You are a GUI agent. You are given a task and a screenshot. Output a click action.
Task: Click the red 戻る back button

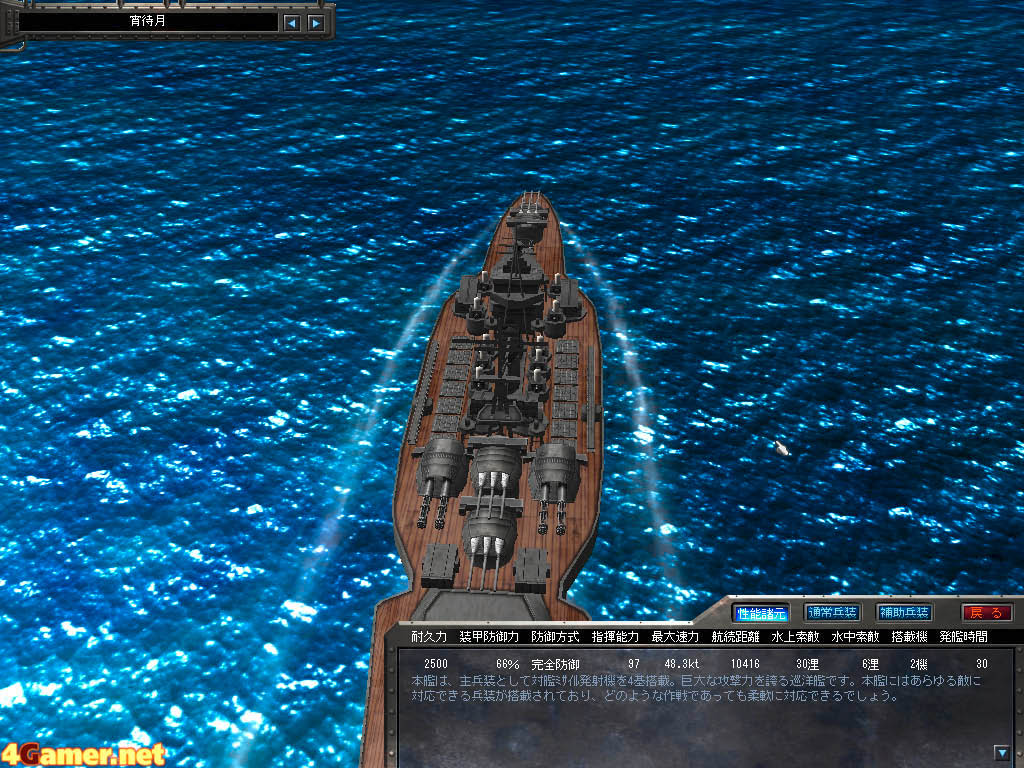click(x=986, y=612)
